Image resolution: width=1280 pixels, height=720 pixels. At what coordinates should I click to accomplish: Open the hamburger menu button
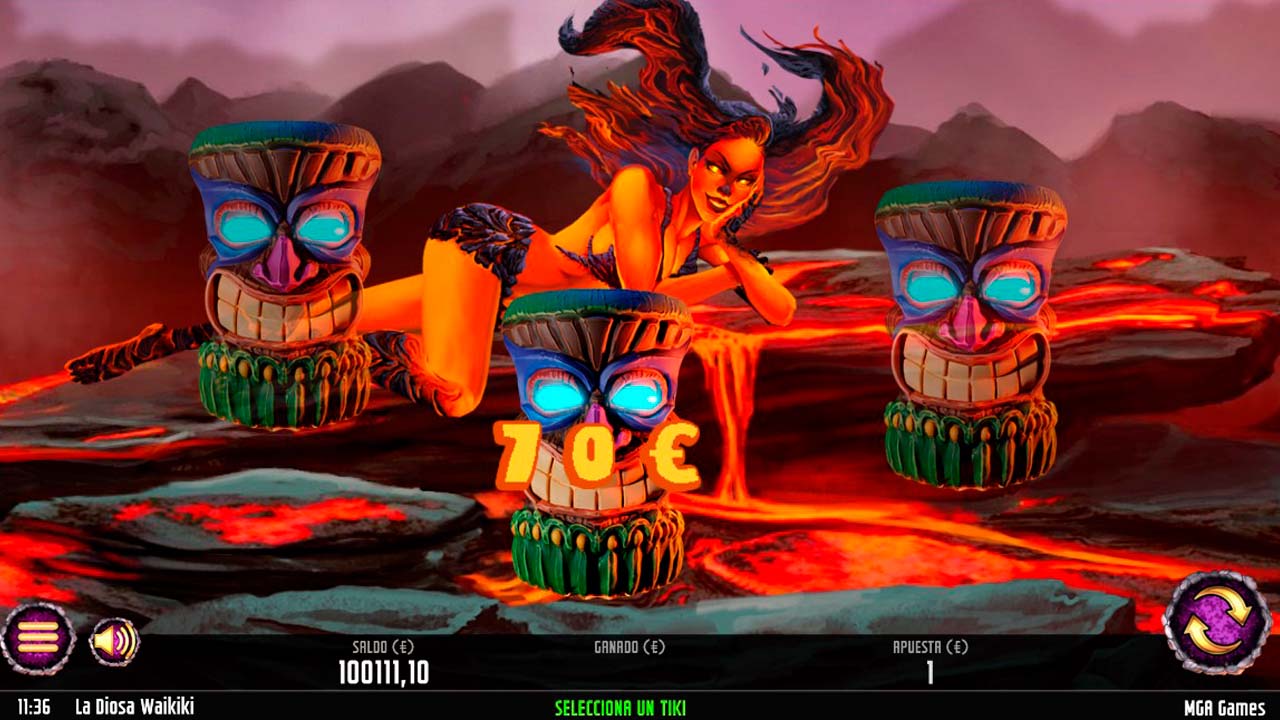click(x=37, y=638)
